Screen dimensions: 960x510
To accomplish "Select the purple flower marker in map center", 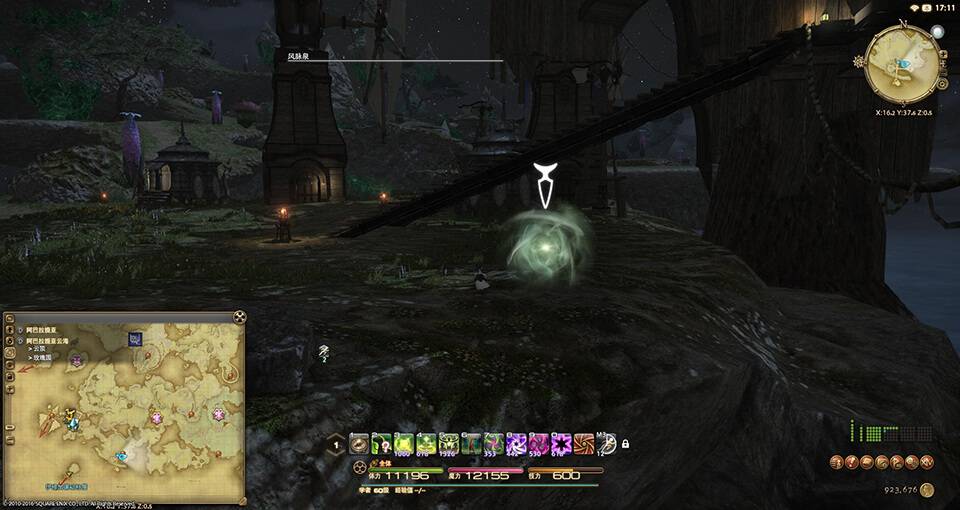I will [x=157, y=414].
